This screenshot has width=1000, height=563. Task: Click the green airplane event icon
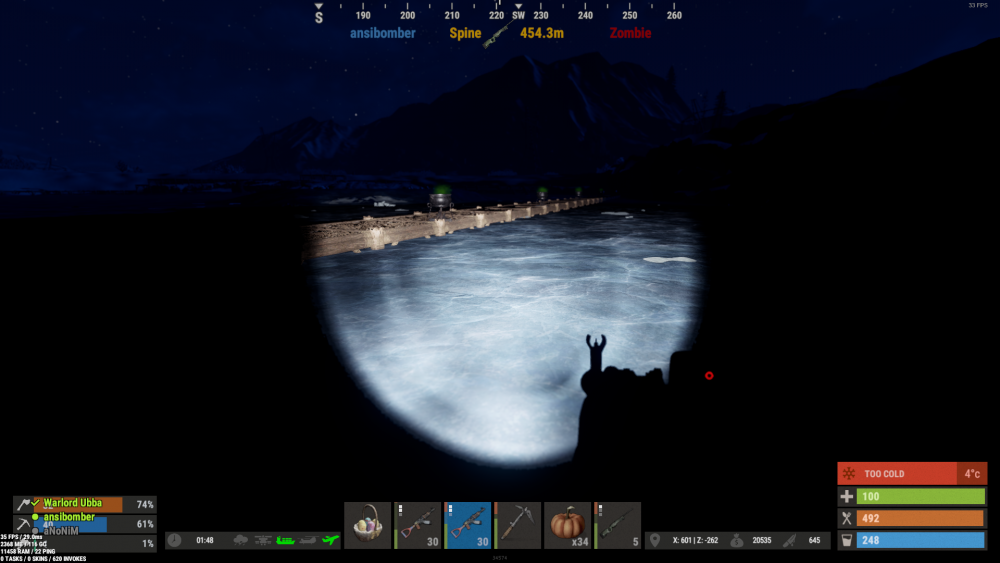pos(331,540)
